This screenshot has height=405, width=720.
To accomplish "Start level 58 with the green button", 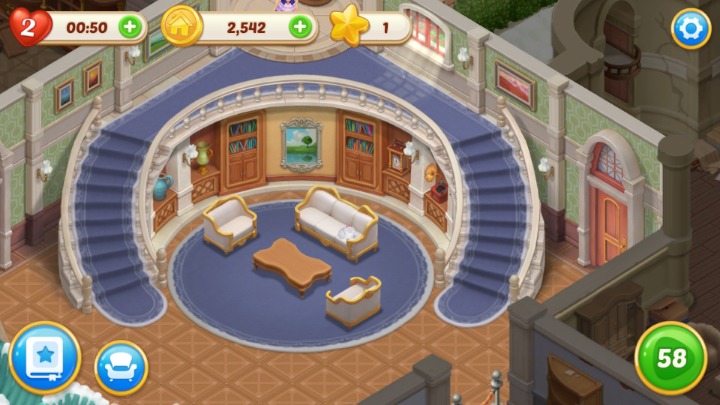I will [x=670, y=358].
